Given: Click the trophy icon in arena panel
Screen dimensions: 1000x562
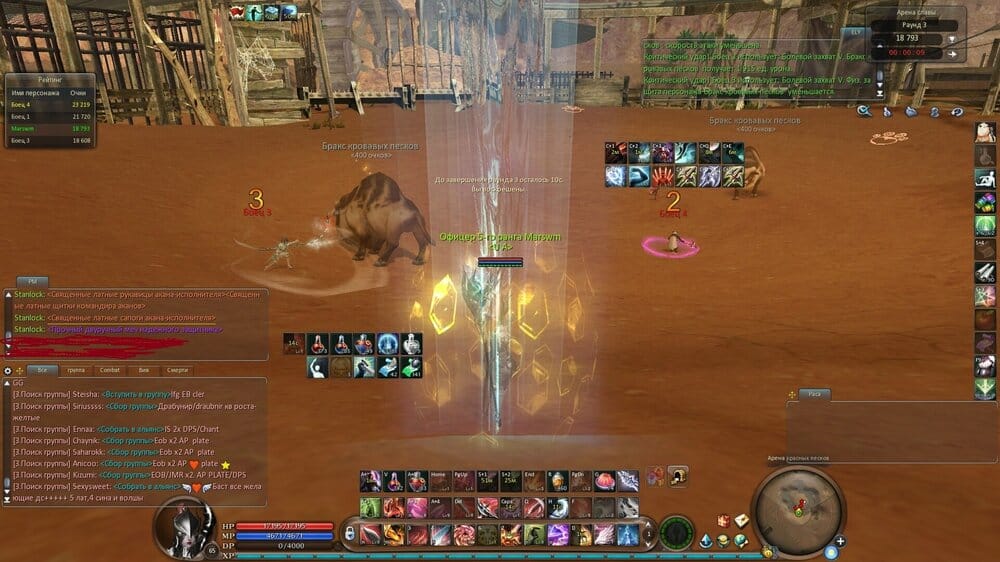Looking at the screenshot, I should [x=951, y=40].
